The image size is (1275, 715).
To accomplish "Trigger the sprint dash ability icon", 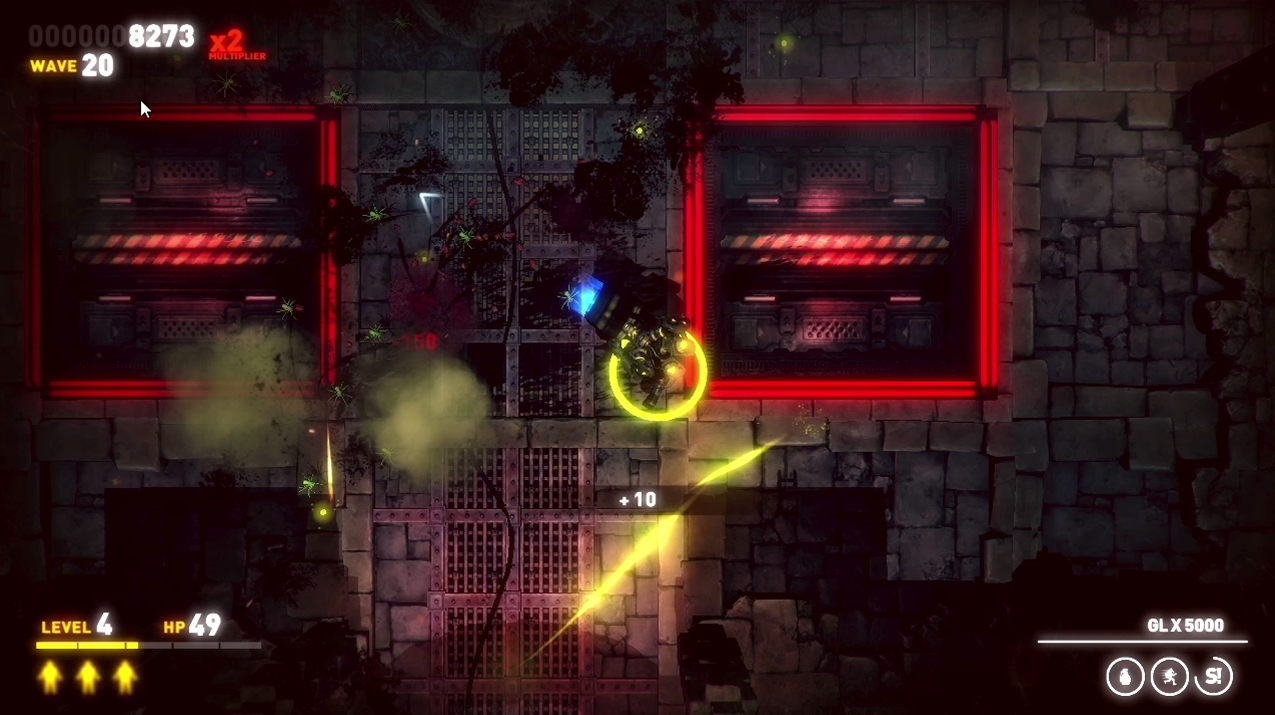I will [1169, 677].
